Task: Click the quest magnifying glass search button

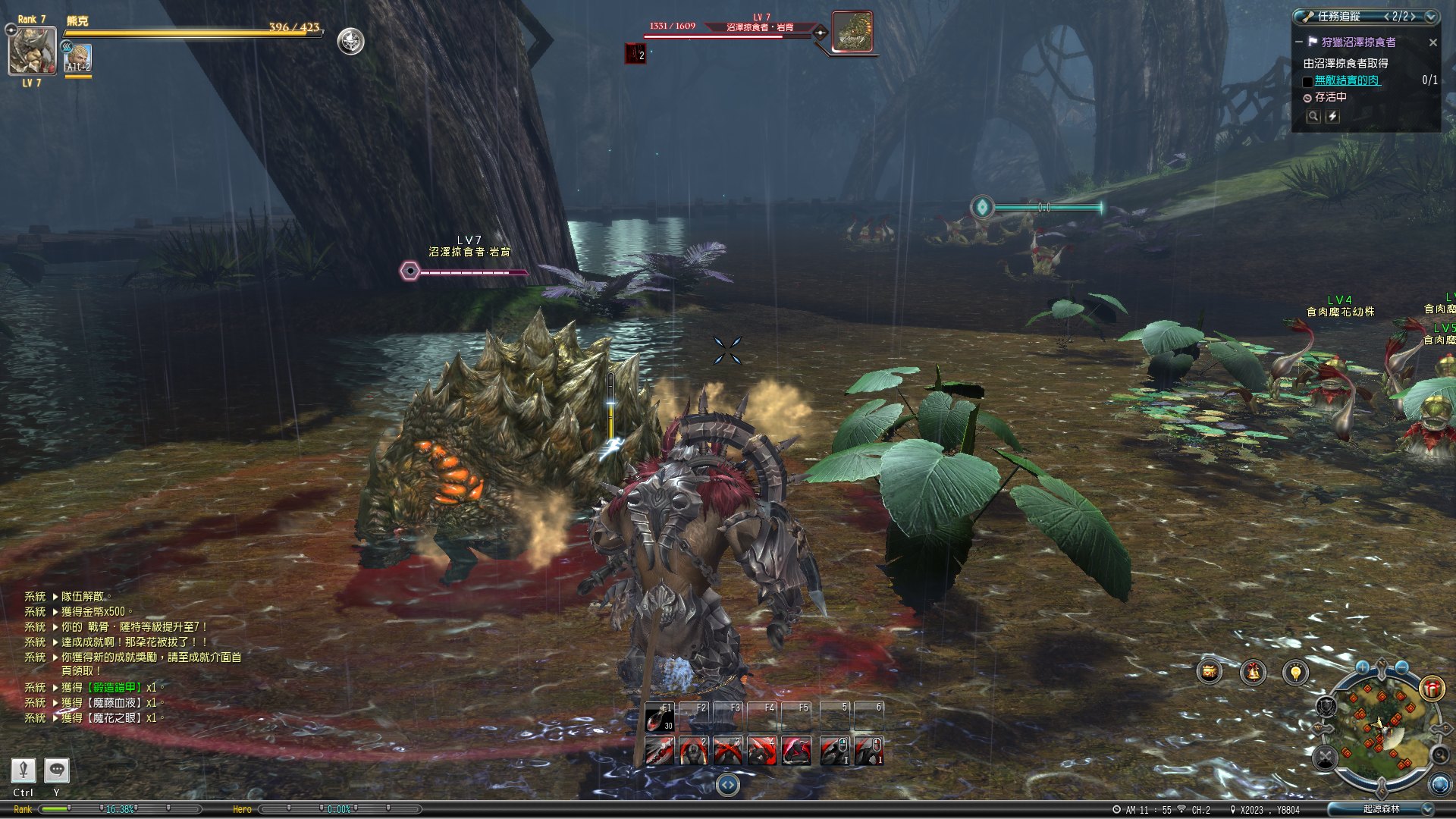Action: (x=1313, y=117)
